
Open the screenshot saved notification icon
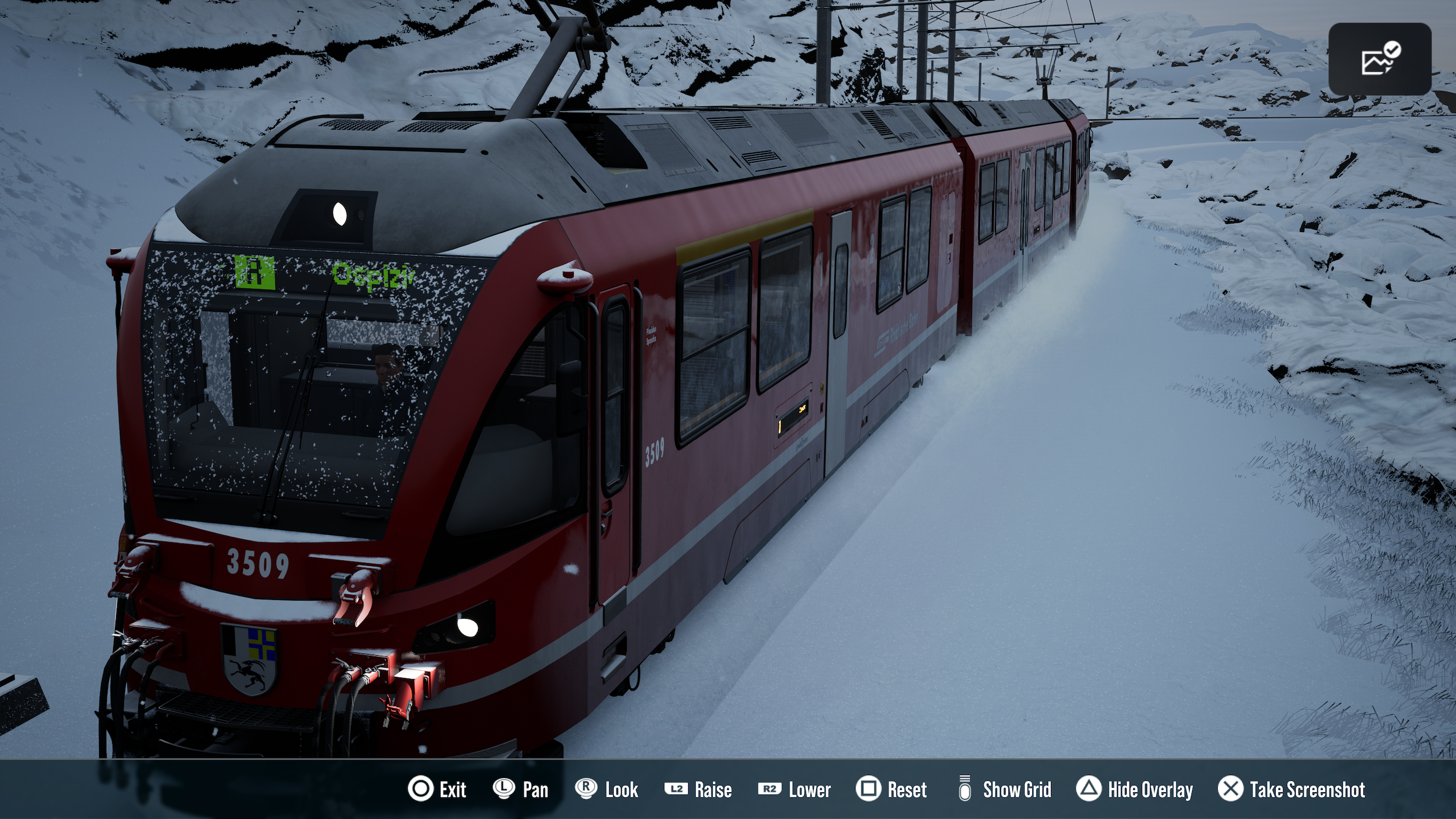pyautogui.click(x=1379, y=59)
